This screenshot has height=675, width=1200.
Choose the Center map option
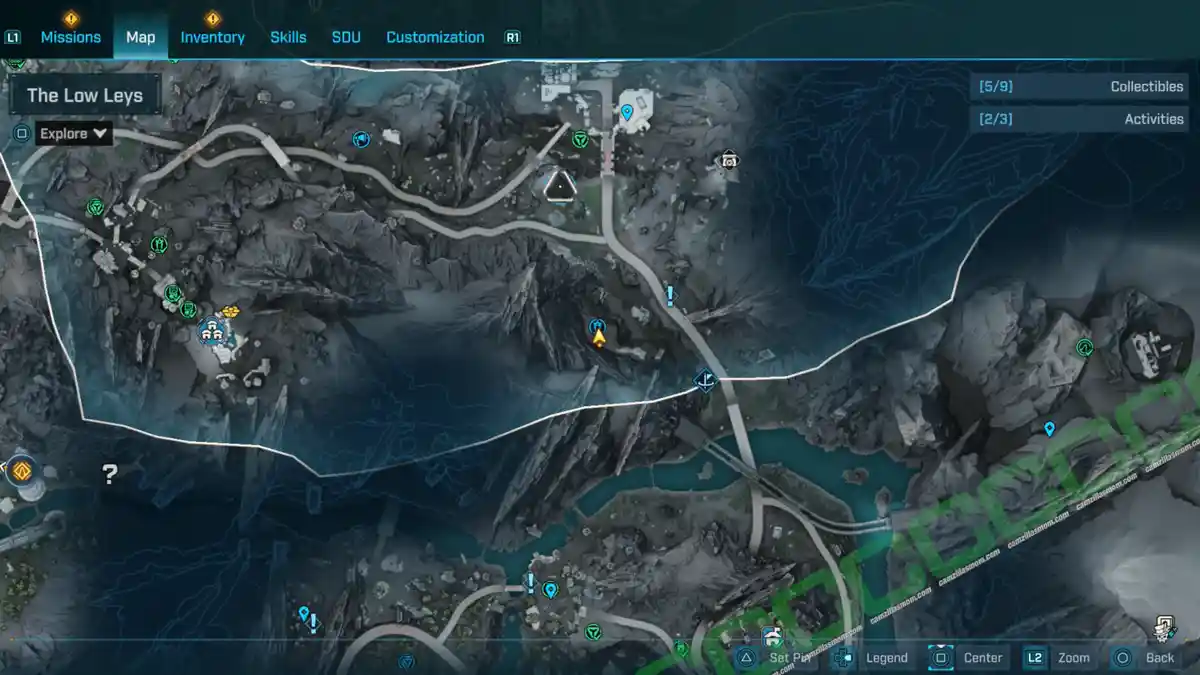pyautogui.click(x=982, y=657)
